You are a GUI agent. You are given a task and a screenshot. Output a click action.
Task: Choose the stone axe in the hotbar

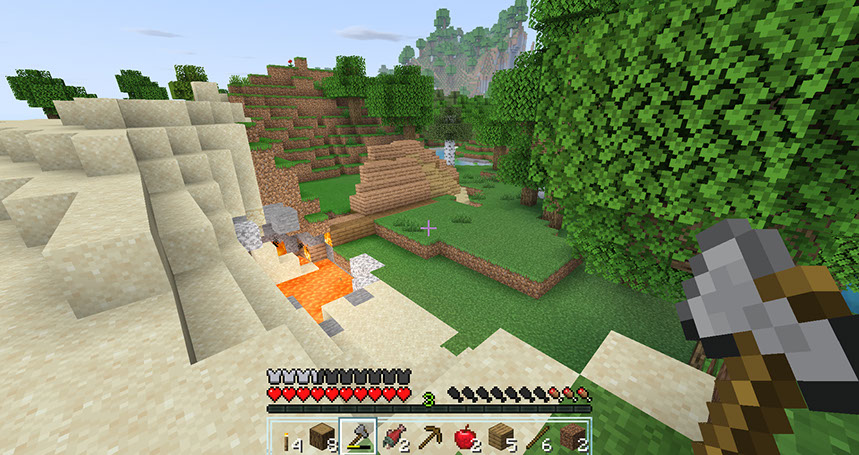[358, 437]
